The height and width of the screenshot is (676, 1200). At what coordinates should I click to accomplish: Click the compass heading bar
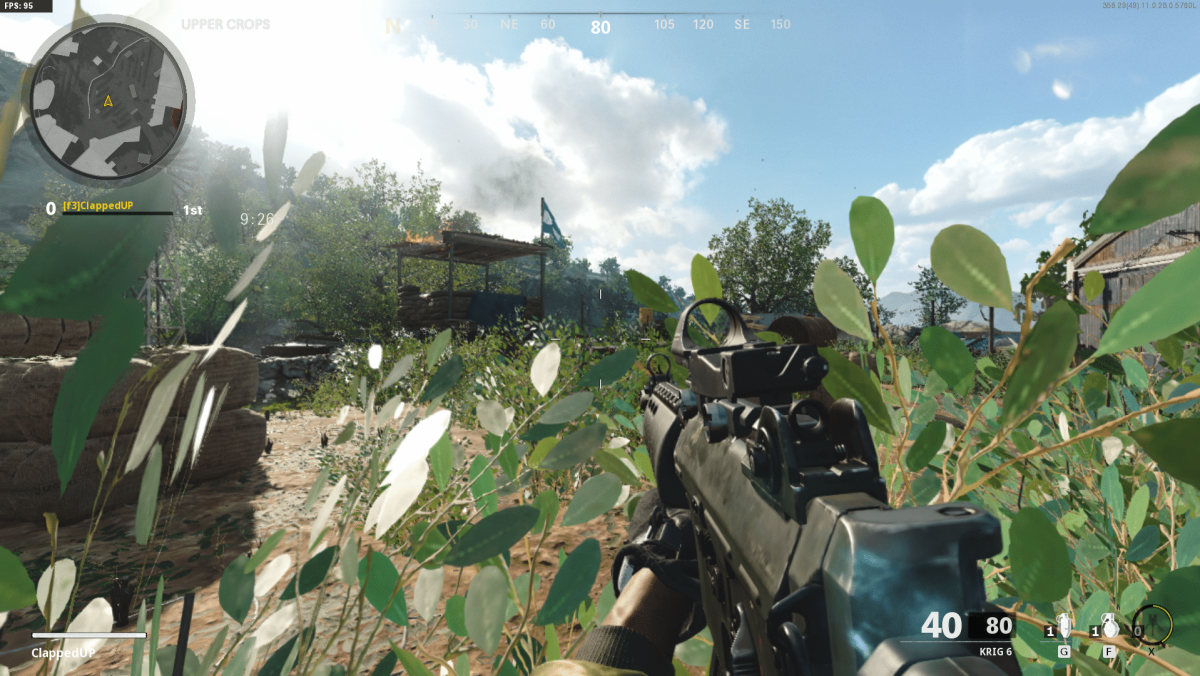coord(600,25)
